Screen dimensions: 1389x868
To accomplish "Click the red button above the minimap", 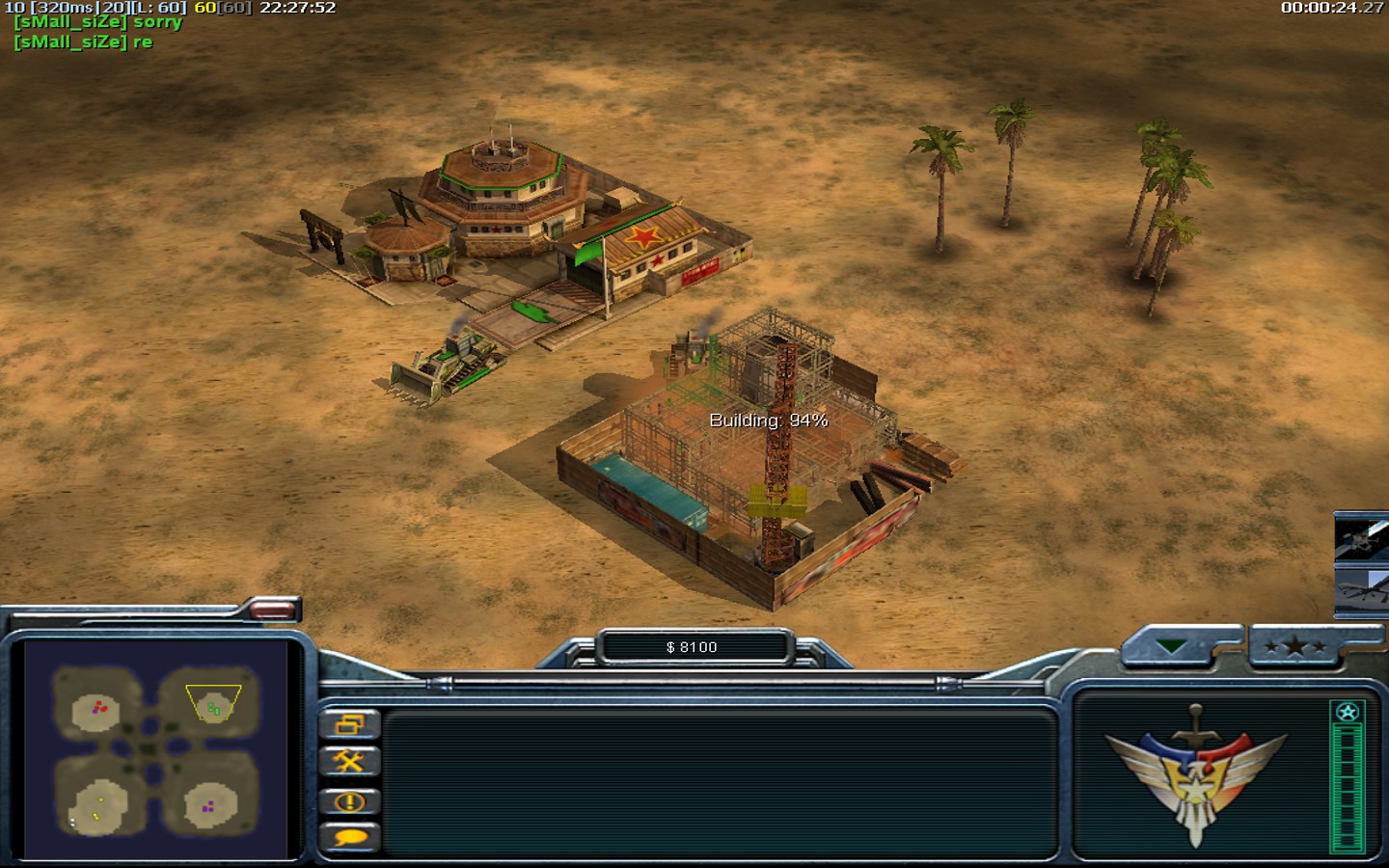I will coord(272,609).
